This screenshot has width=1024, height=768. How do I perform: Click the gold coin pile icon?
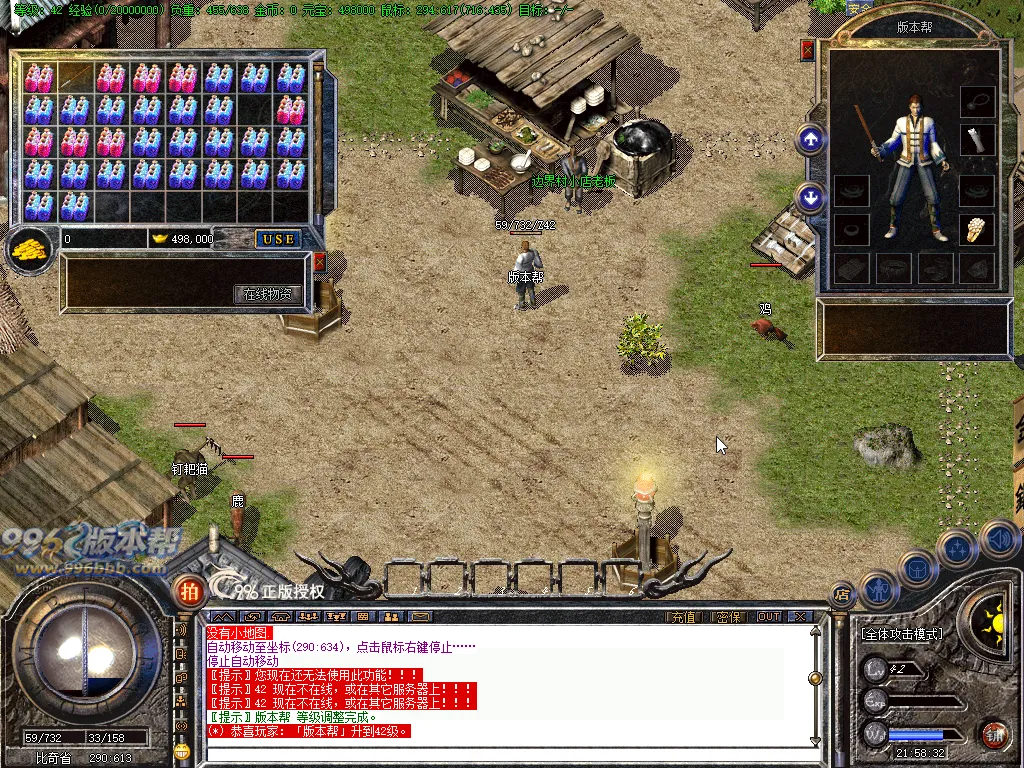[x=29, y=249]
